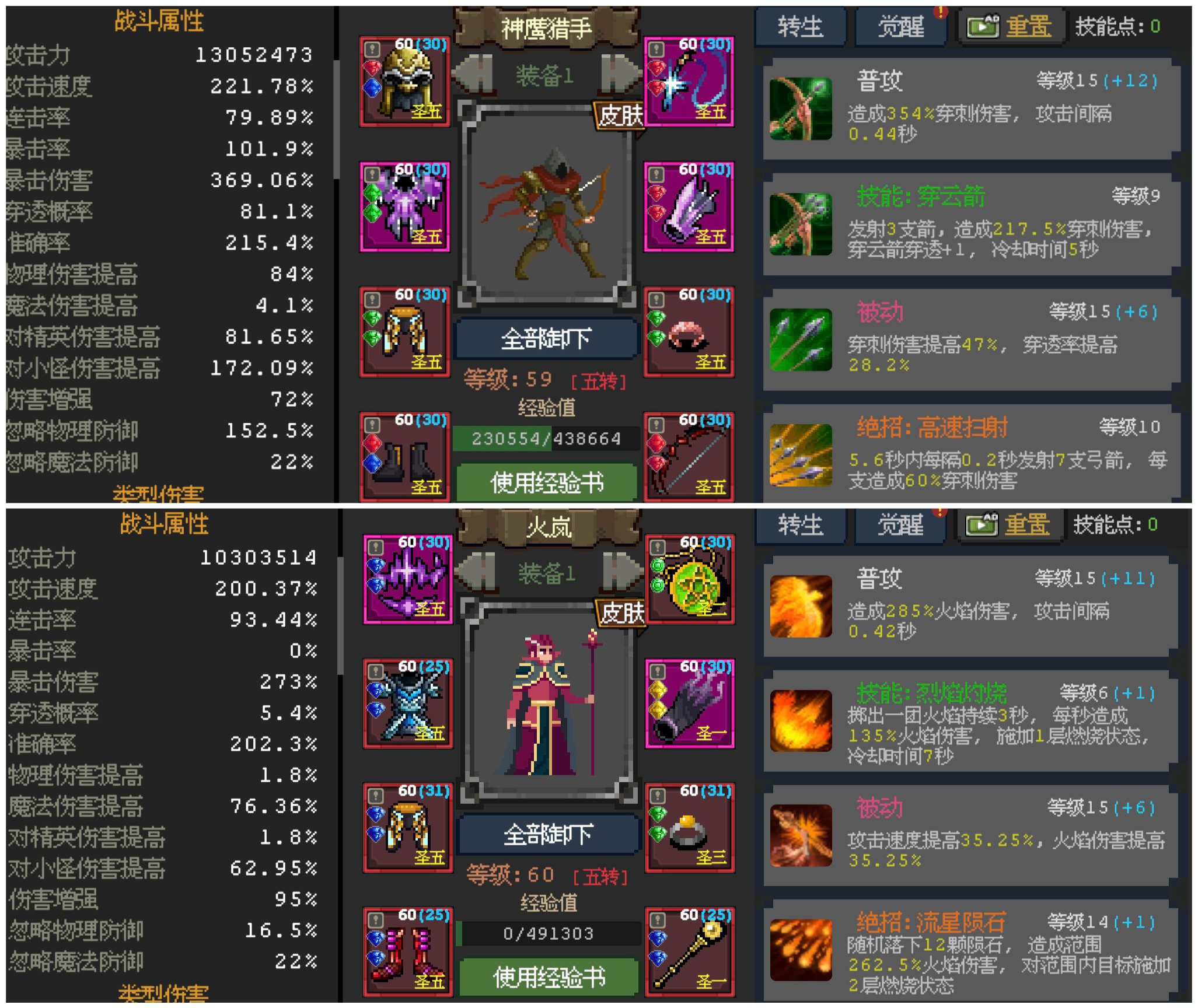This screenshot has height=1008, width=1198.
Task: Open the 流星陨石 ultimate skill icon
Action: [x=802, y=940]
